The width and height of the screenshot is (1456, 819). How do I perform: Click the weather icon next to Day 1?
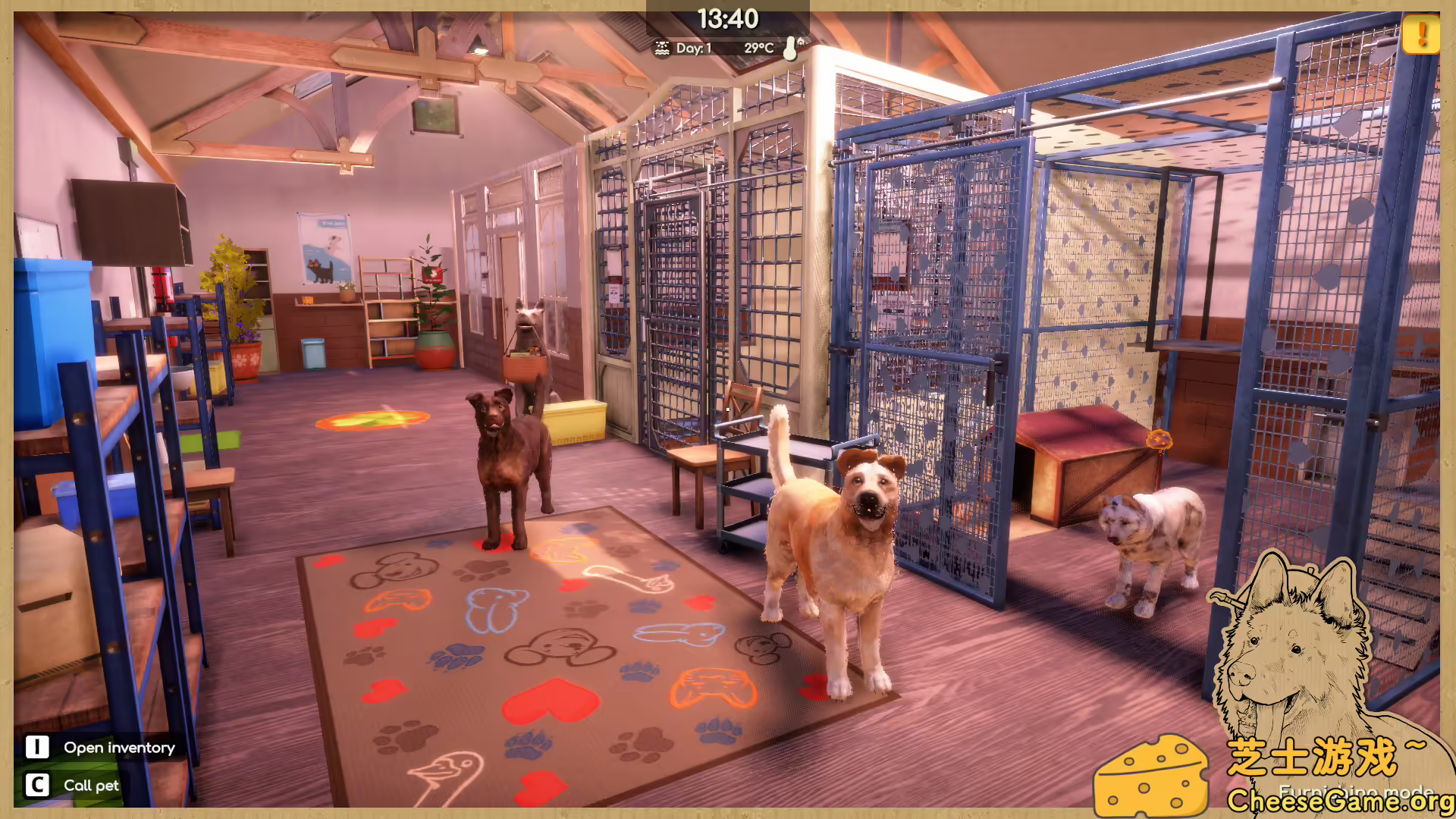pos(663,47)
